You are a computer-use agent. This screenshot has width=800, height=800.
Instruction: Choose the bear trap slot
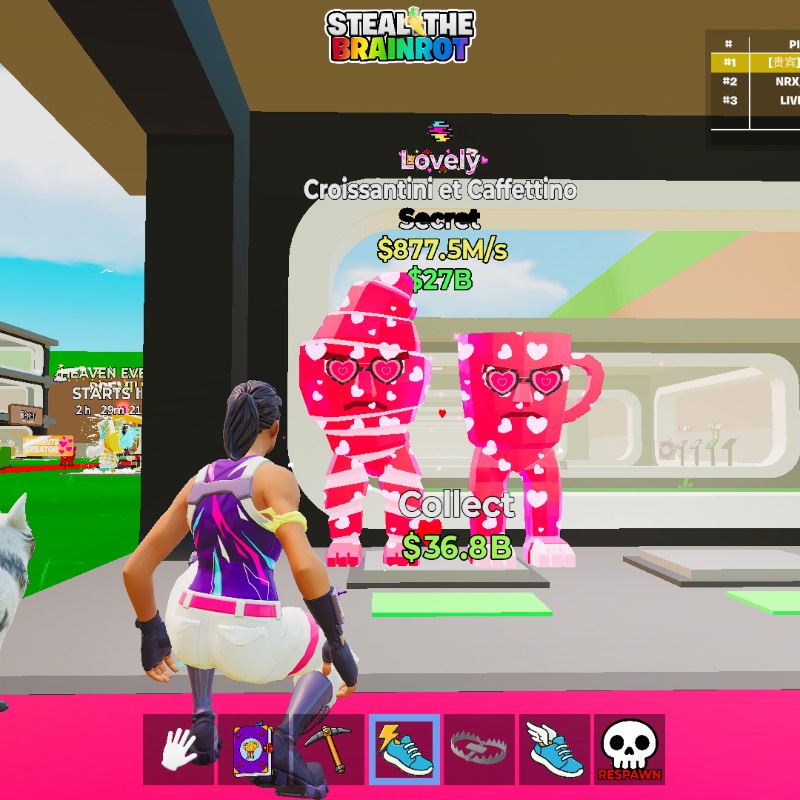tap(479, 749)
